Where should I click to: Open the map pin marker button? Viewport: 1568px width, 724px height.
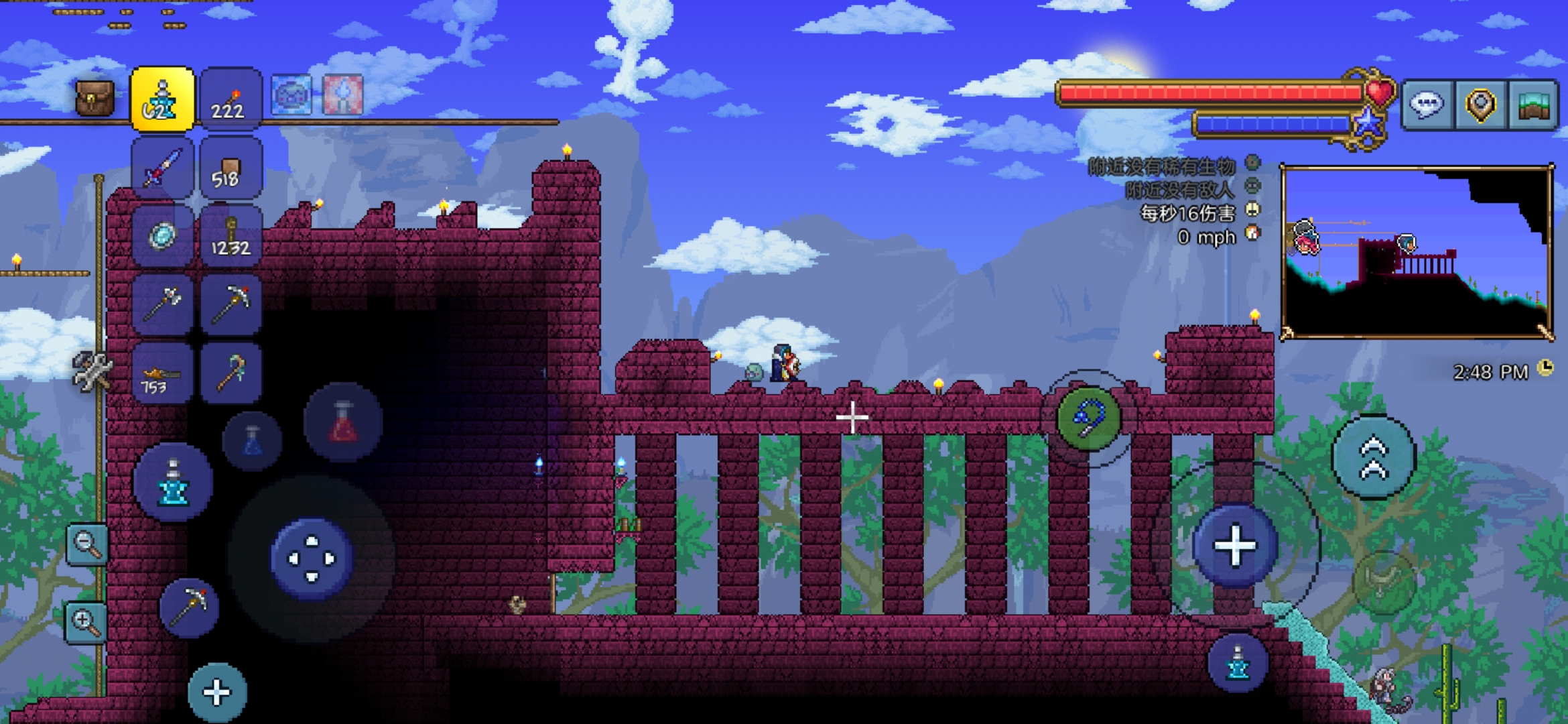tap(1480, 105)
